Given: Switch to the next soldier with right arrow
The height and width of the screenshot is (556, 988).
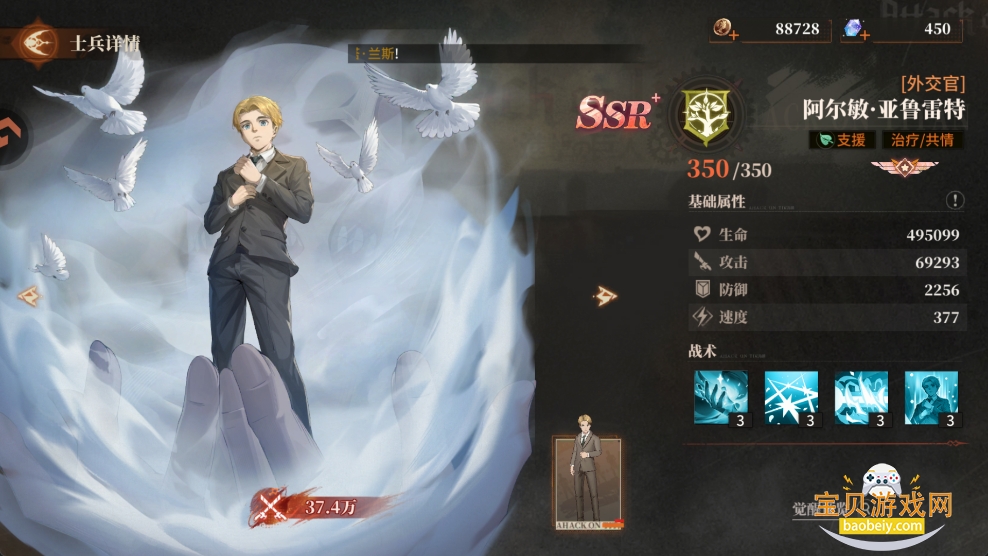Looking at the screenshot, I should coord(606,295).
